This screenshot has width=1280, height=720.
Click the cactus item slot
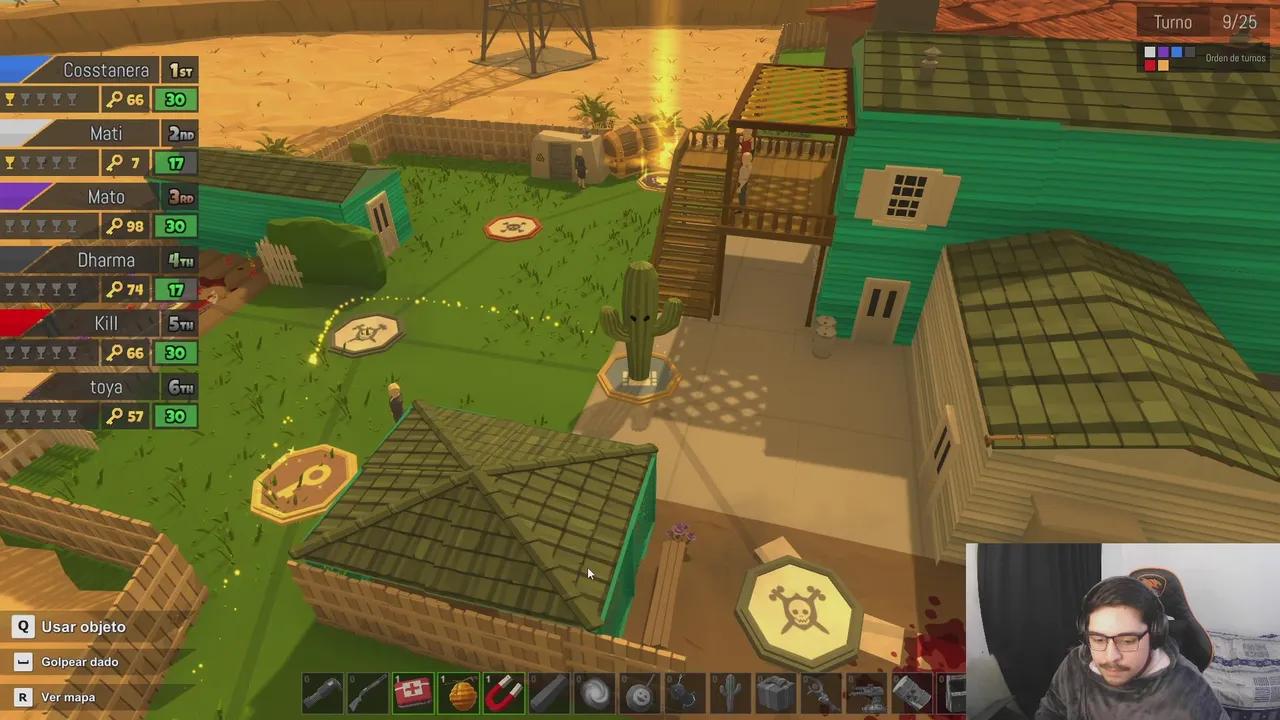click(x=730, y=692)
